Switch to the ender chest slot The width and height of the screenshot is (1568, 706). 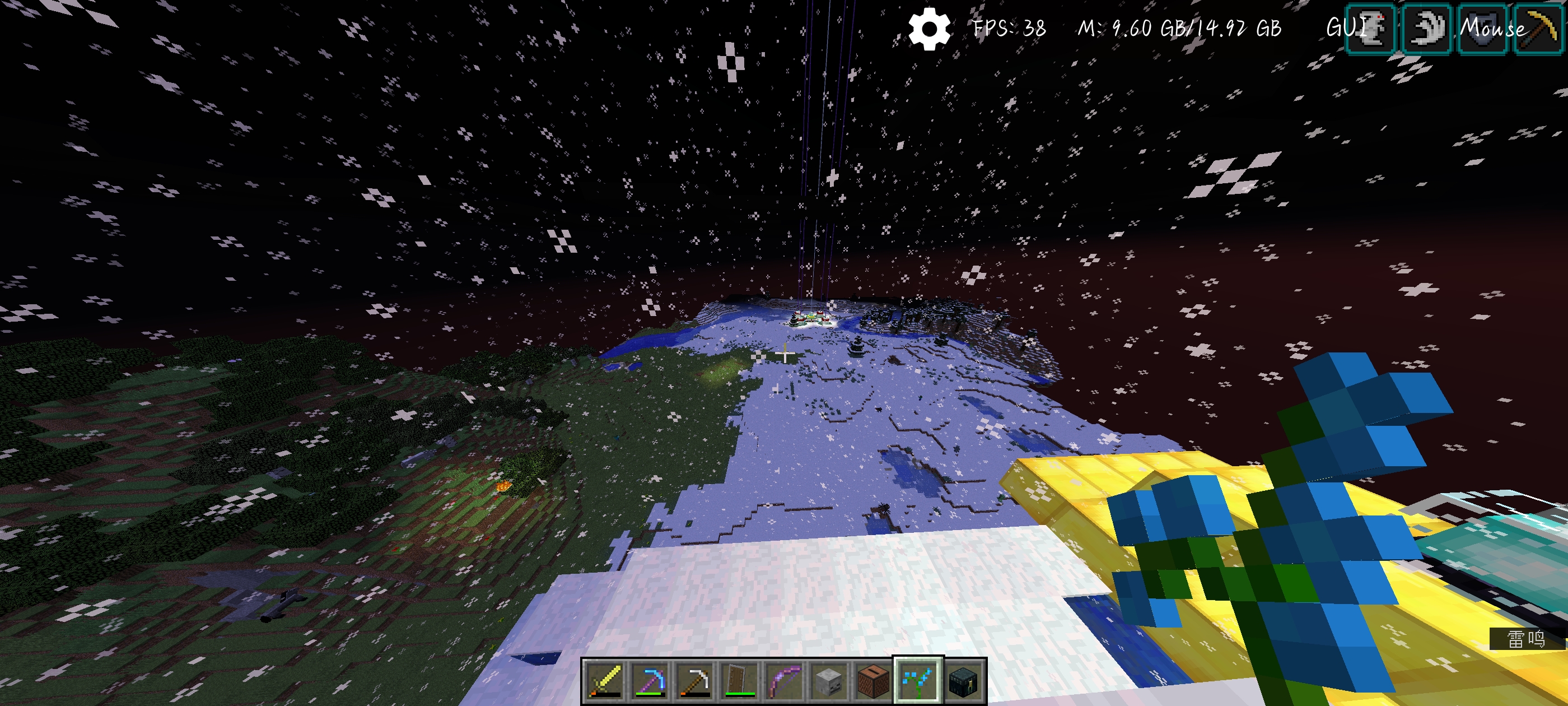(x=963, y=680)
